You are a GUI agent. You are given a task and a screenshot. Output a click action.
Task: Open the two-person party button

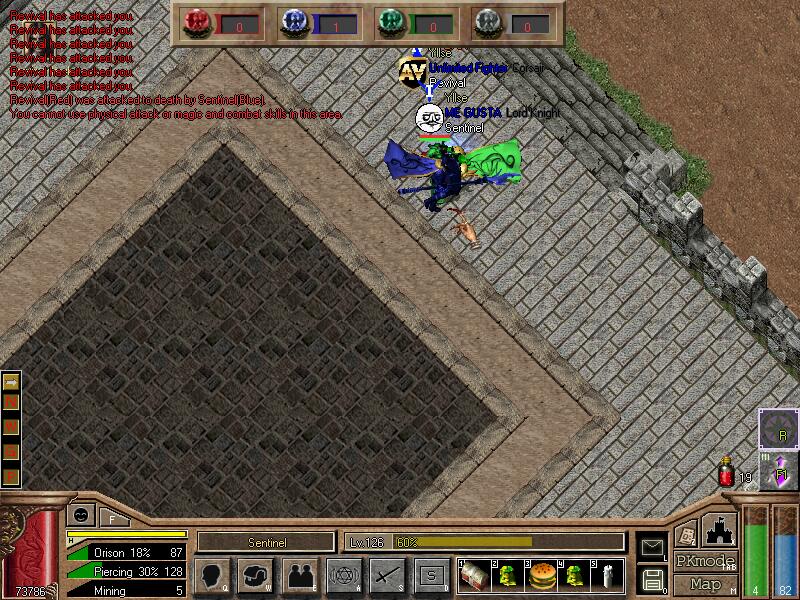tap(300, 576)
